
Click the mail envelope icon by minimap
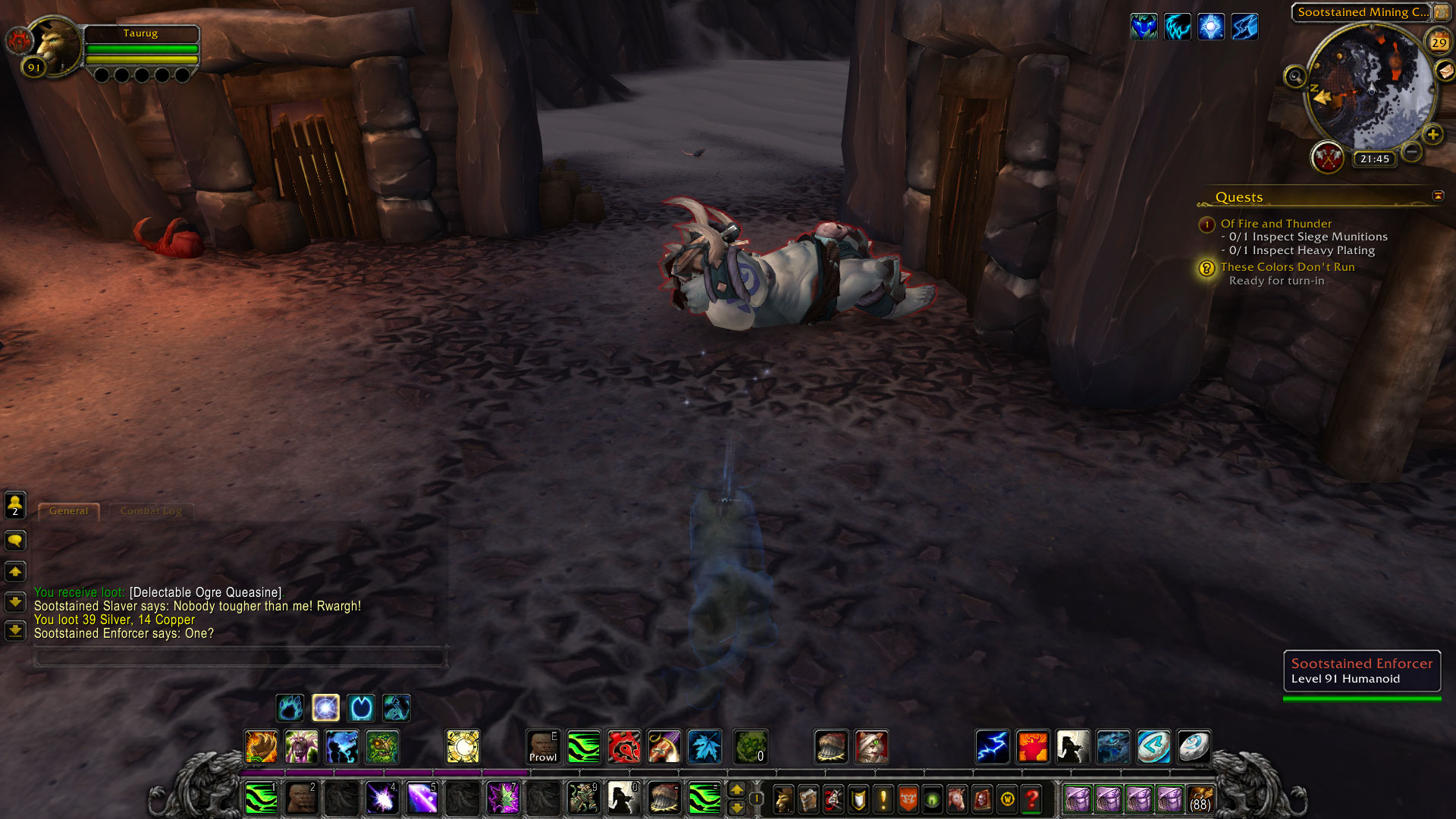(1445, 71)
